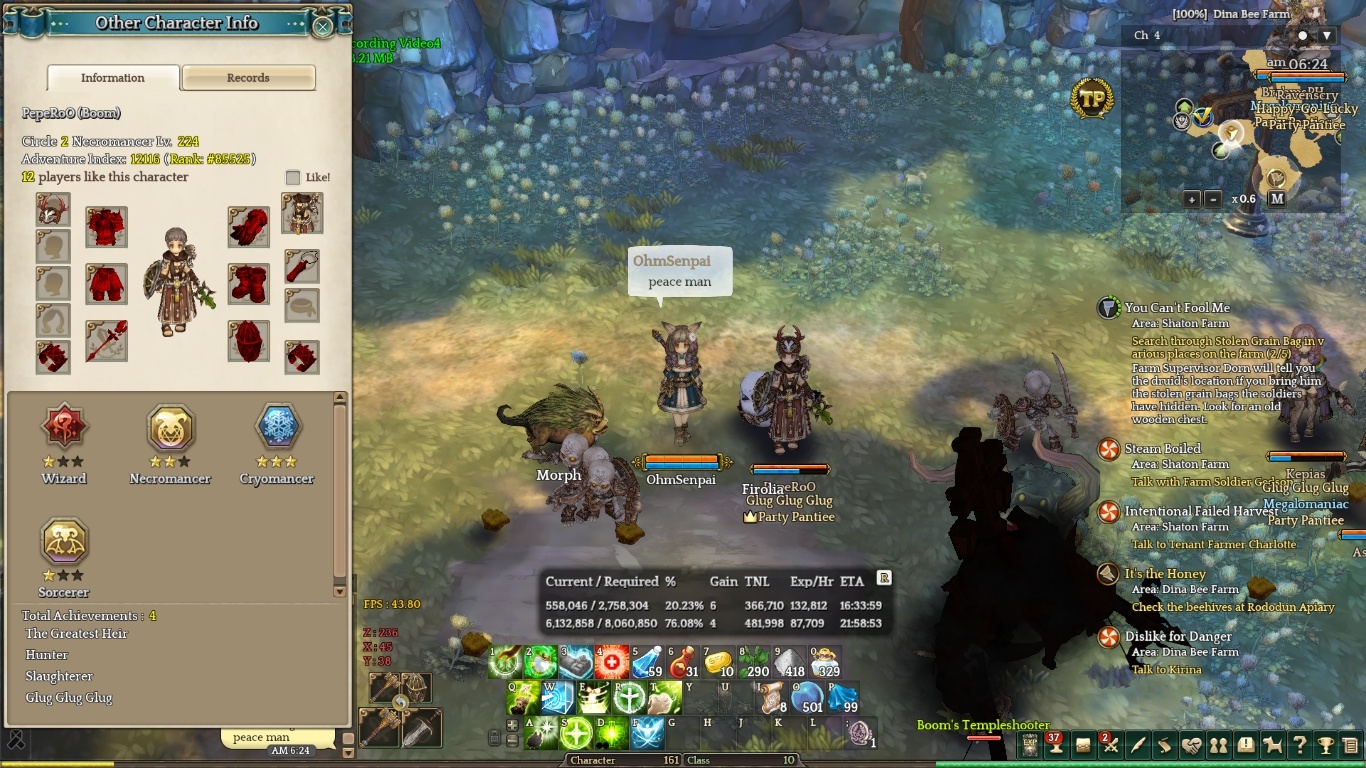This screenshot has height=768, width=1366.
Task: Expand the channel dropdown arrow
Action: (x=1326, y=36)
